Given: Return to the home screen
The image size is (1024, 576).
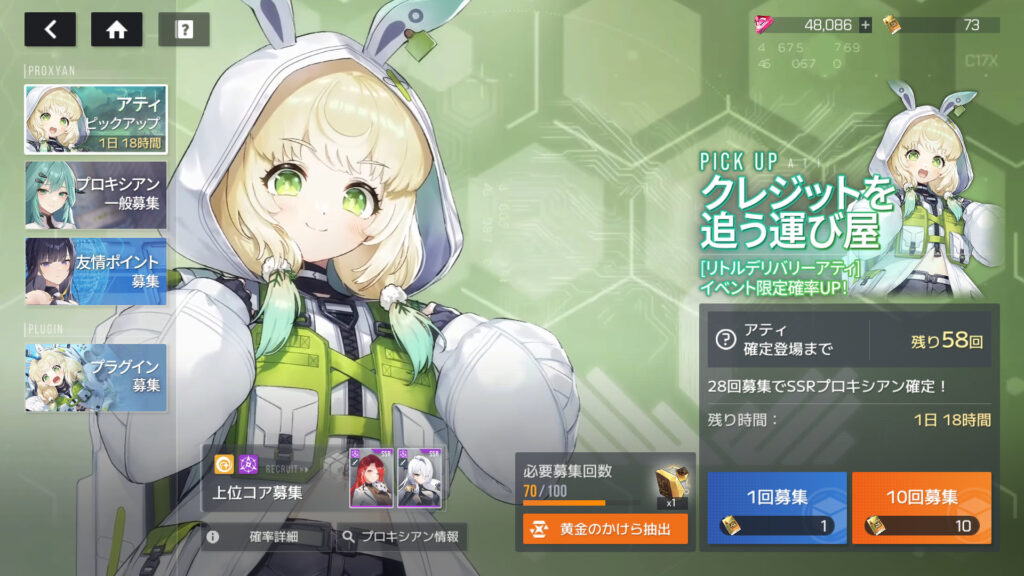Looking at the screenshot, I should click(x=116, y=29).
